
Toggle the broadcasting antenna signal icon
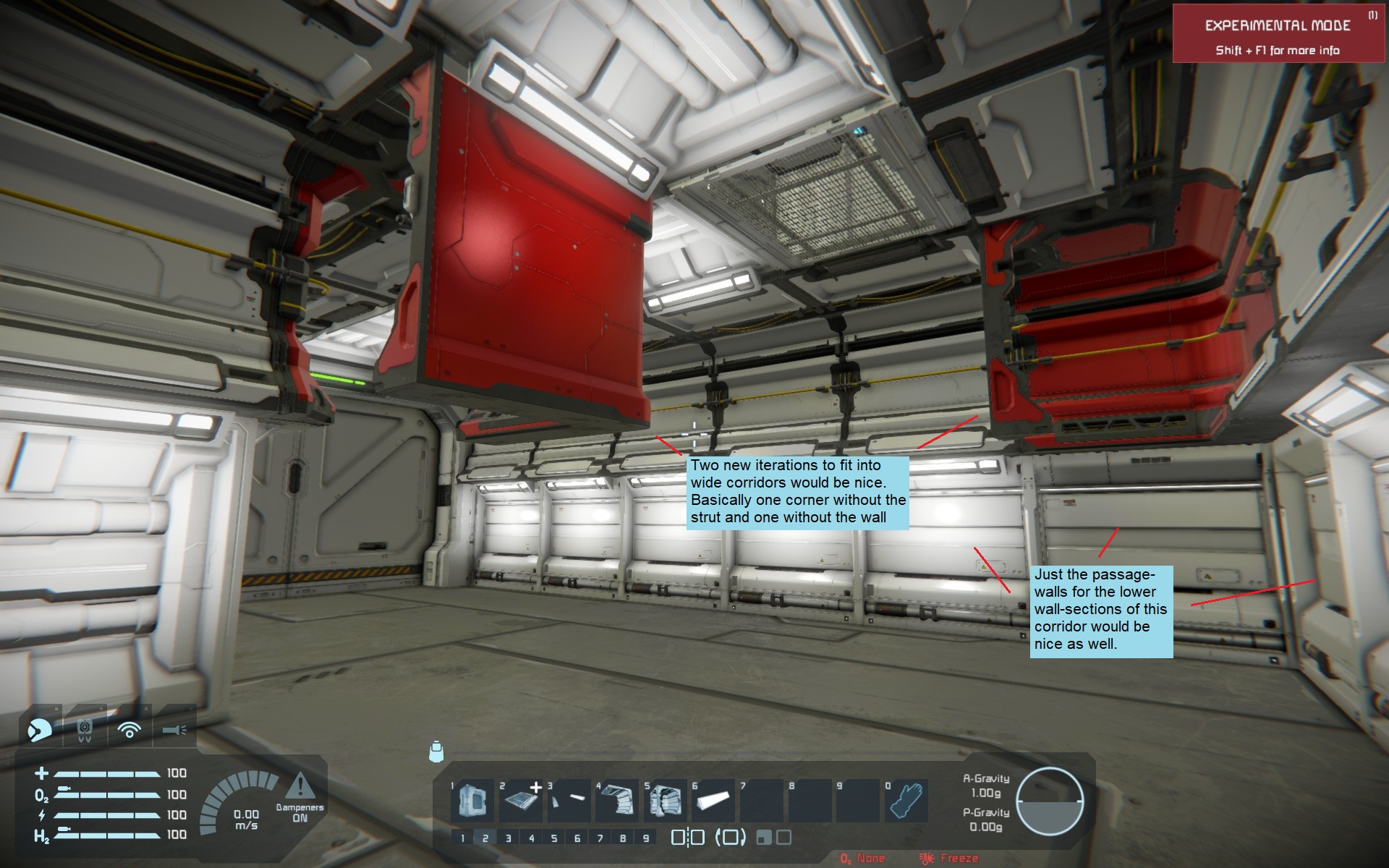tap(129, 729)
